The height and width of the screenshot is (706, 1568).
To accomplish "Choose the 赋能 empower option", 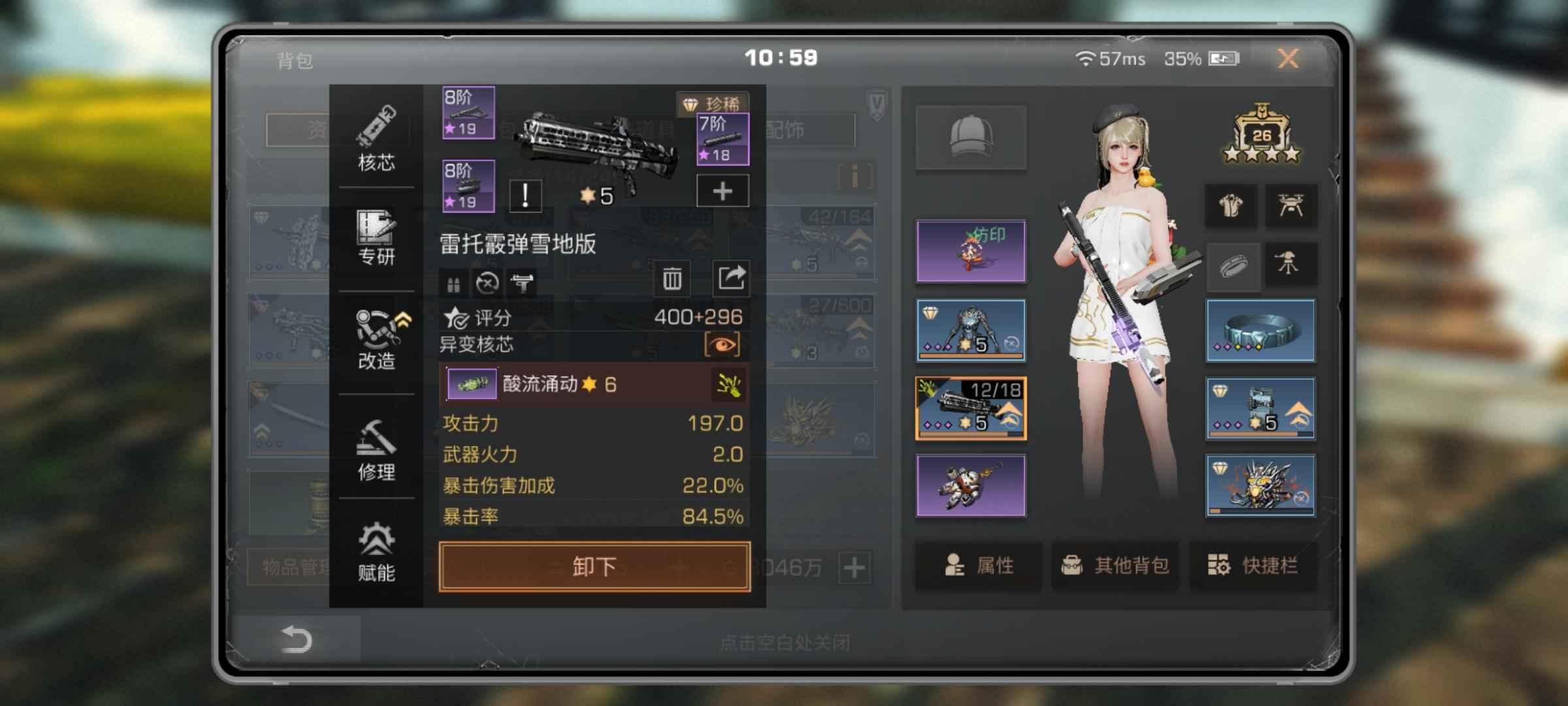I will [376, 552].
